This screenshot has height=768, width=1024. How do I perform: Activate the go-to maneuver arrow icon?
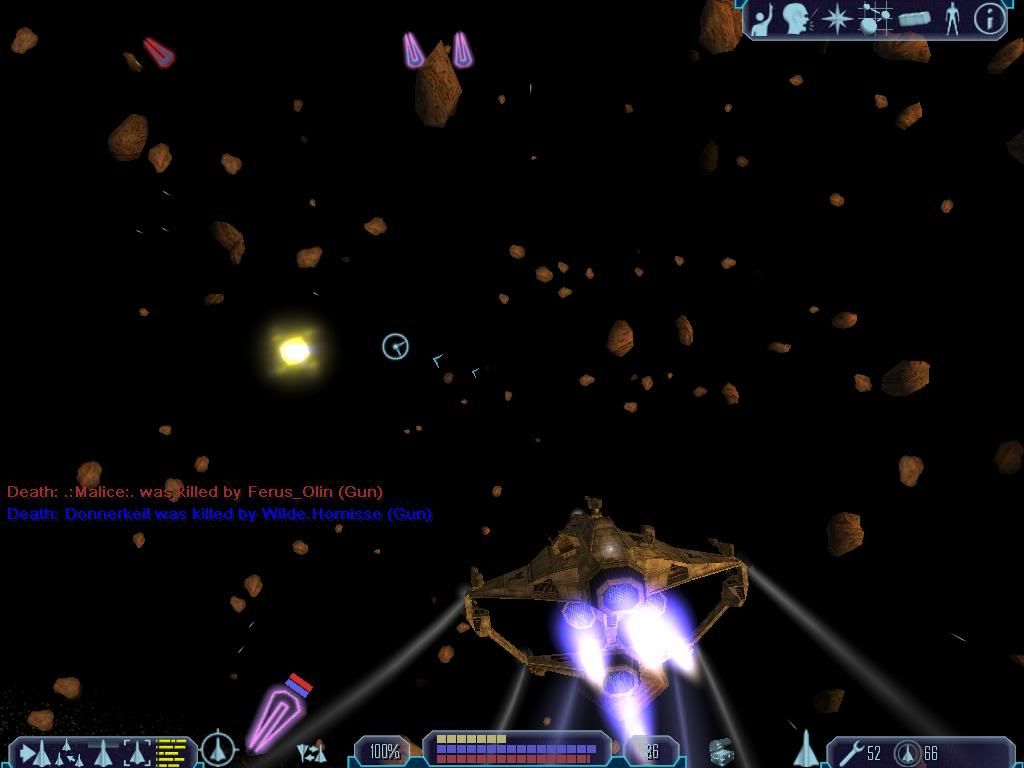[28, 751]
